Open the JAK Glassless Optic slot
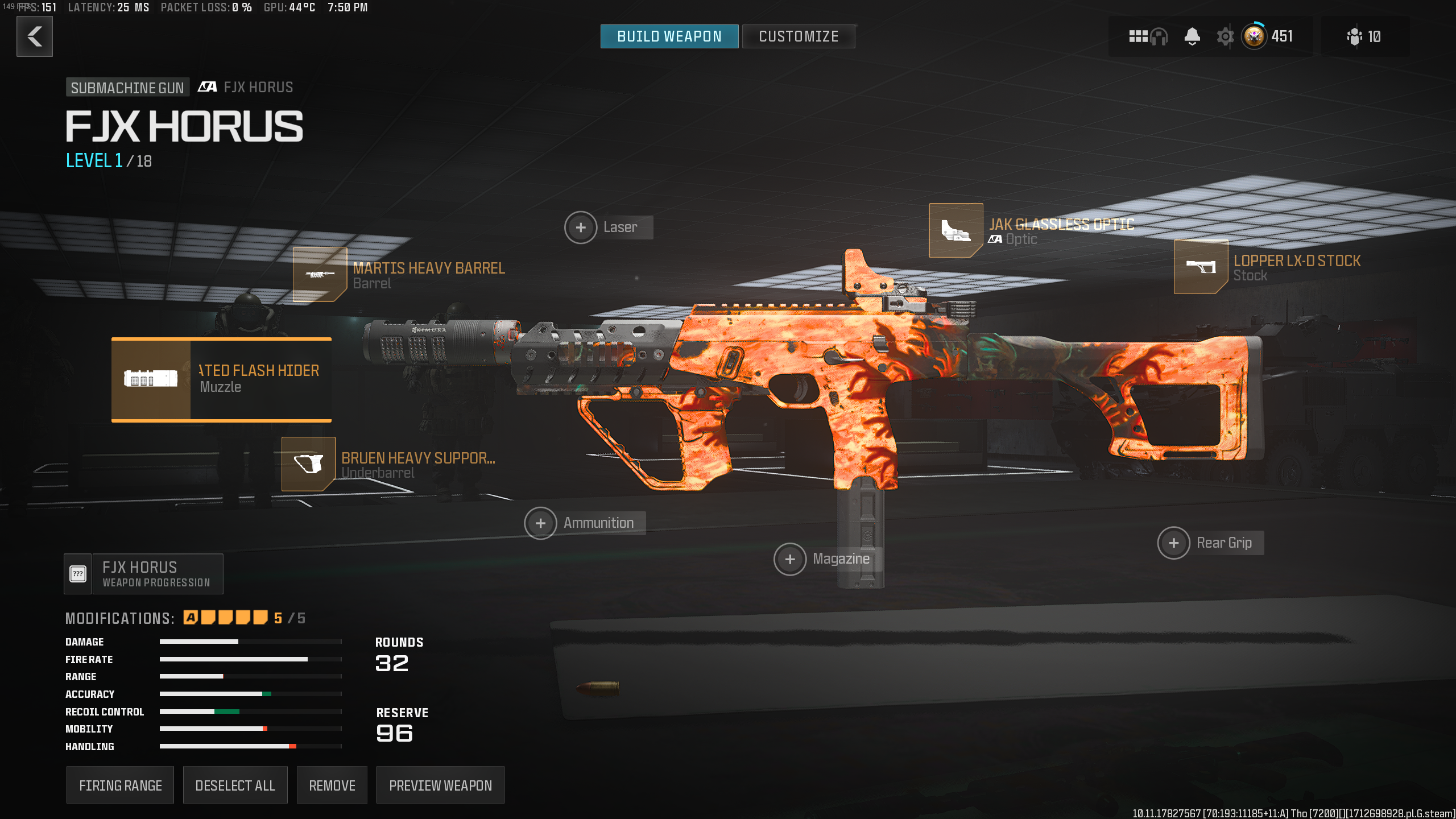This screenshot has width=1456, height=819. coord(956,230)
